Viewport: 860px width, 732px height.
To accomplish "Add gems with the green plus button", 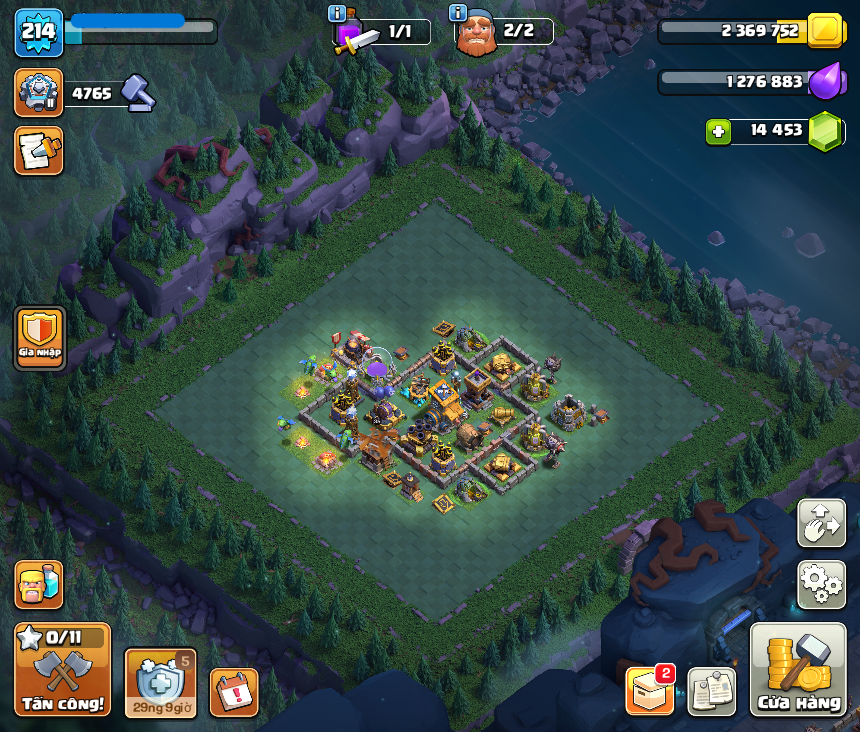I will [718, 131].
